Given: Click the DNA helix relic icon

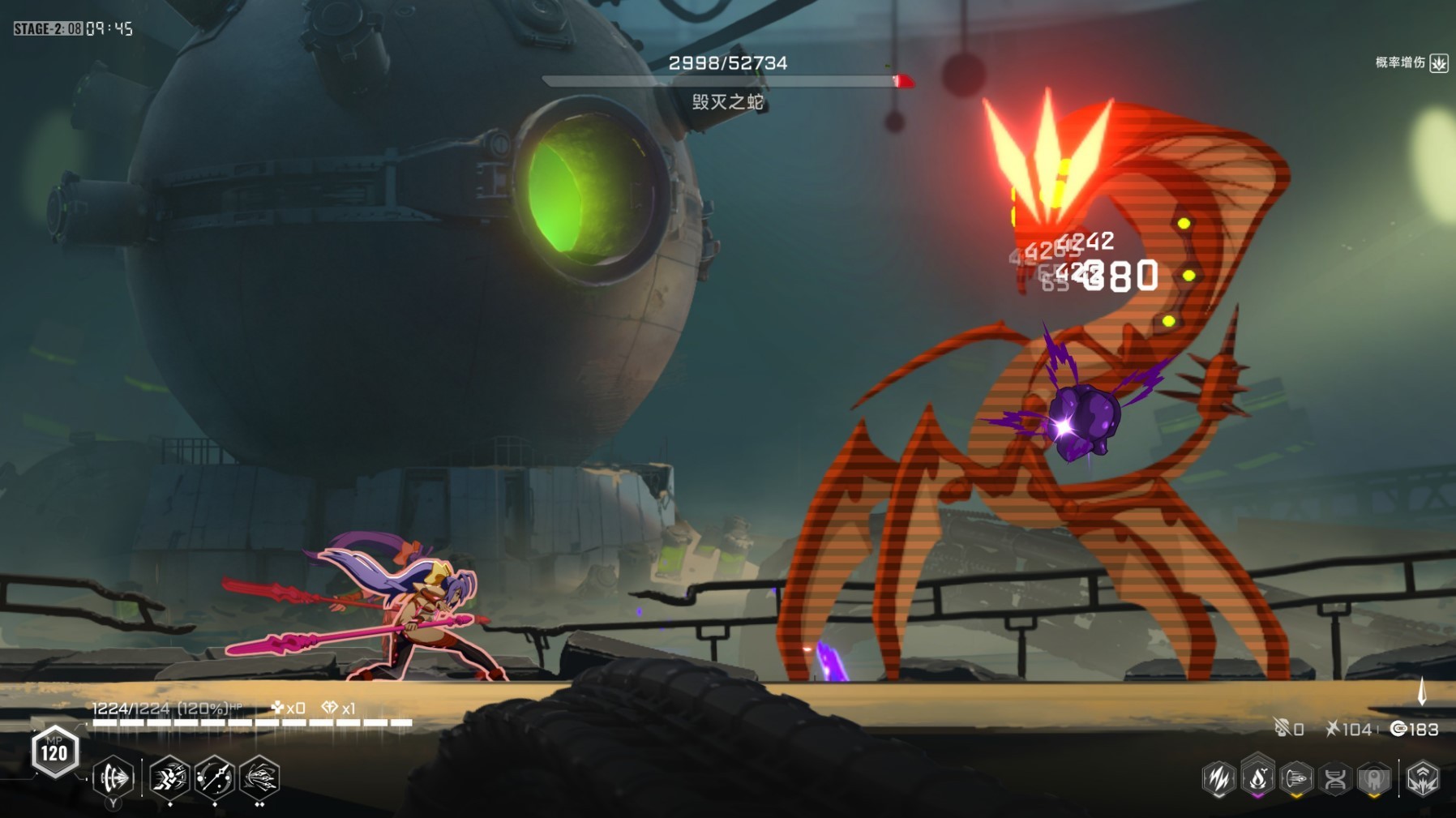Looking at the screenshot, I should (x=1335, y=779).
